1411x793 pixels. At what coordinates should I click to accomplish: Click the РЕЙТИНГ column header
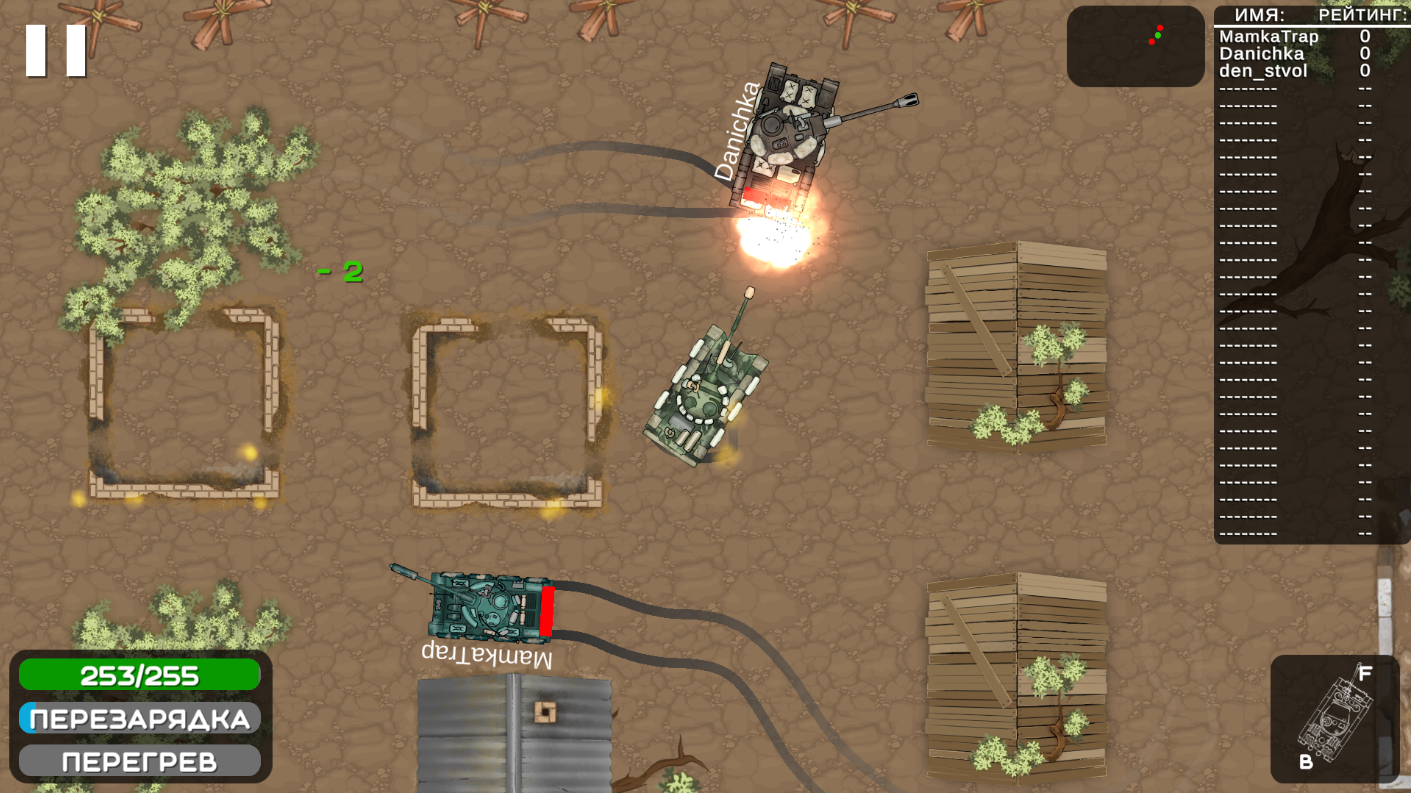pyautogui.click(x=1361, y=14)
